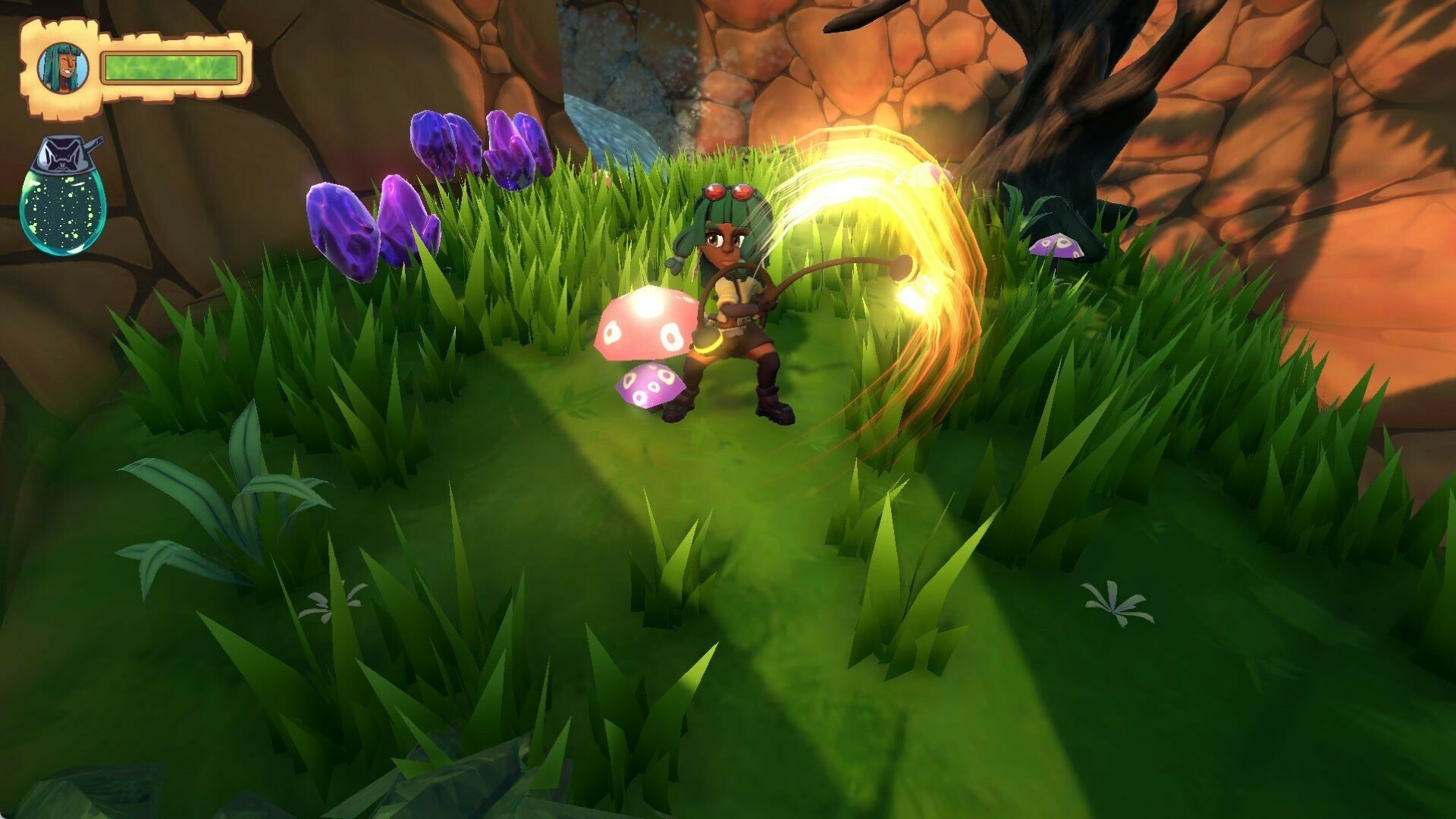
Task: Click Koa's portrait in the HUD
Action: click(62, 67)
